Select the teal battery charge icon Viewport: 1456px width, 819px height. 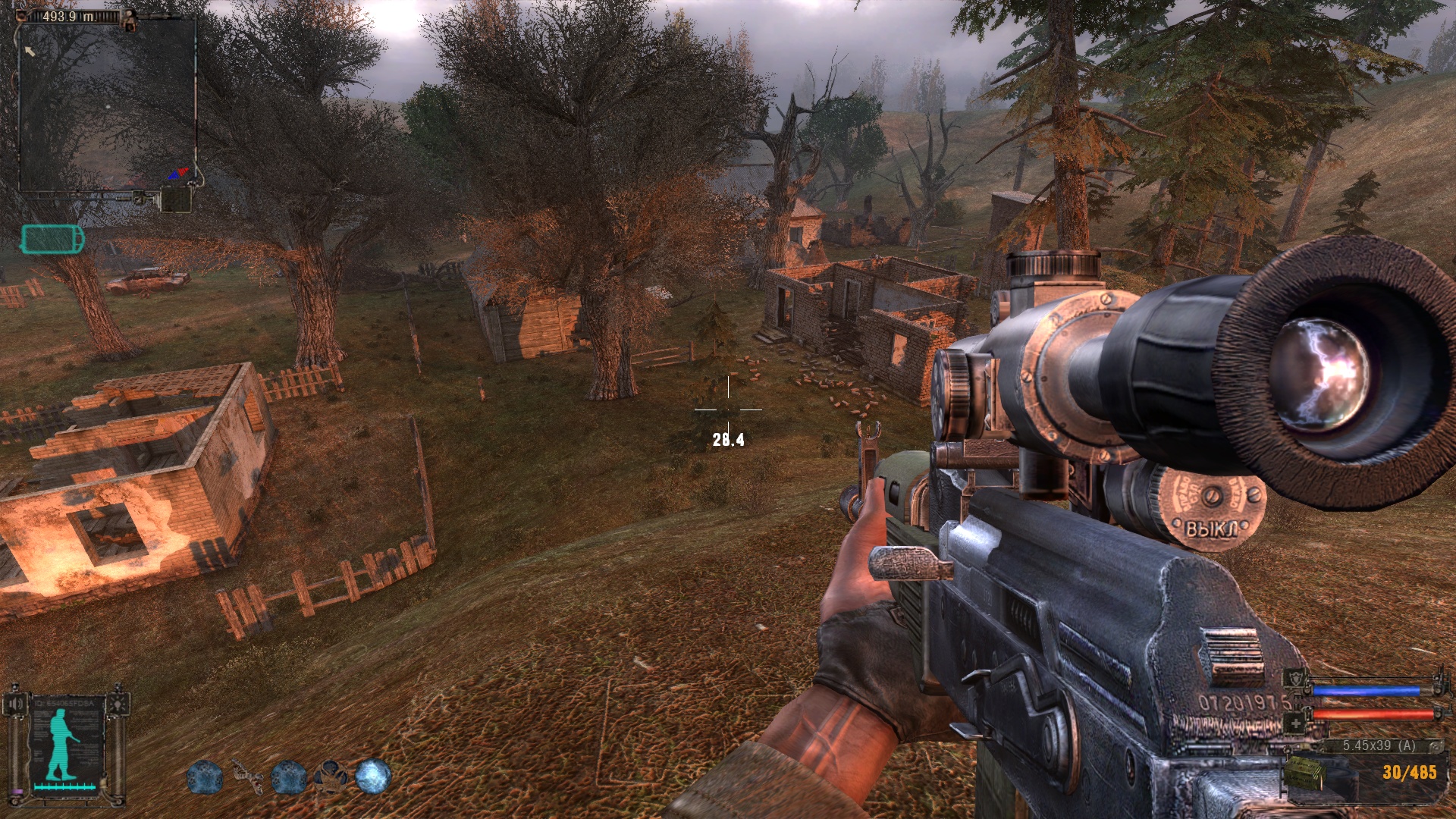[52, 239]
